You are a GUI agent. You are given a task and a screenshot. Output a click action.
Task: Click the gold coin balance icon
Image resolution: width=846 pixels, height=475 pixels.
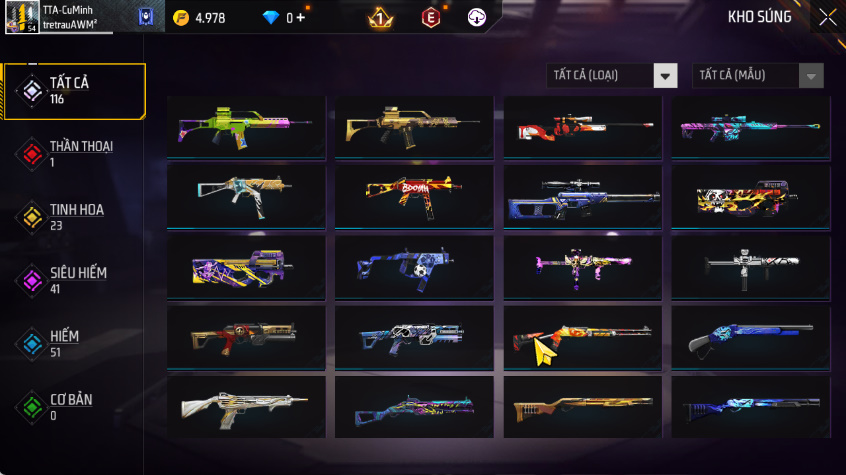(180, 18)
